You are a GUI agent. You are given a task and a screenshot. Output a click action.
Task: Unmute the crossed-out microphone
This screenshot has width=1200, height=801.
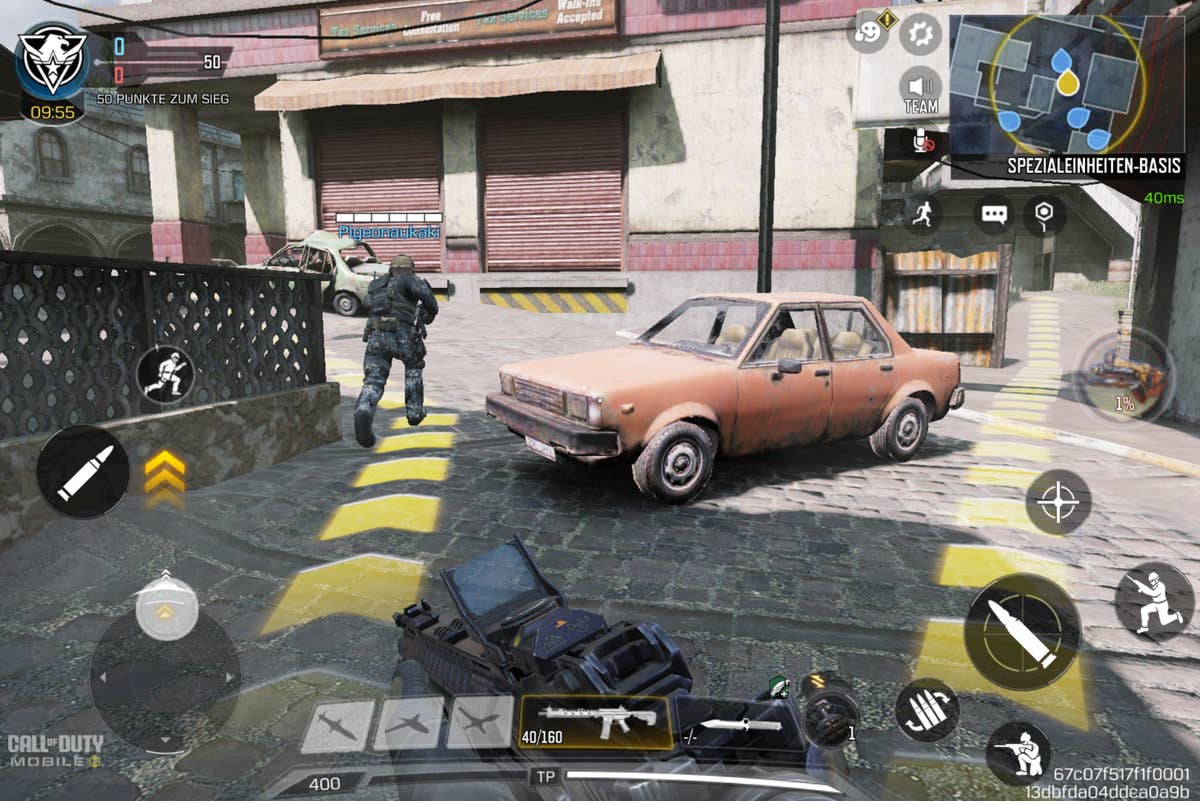922,142
